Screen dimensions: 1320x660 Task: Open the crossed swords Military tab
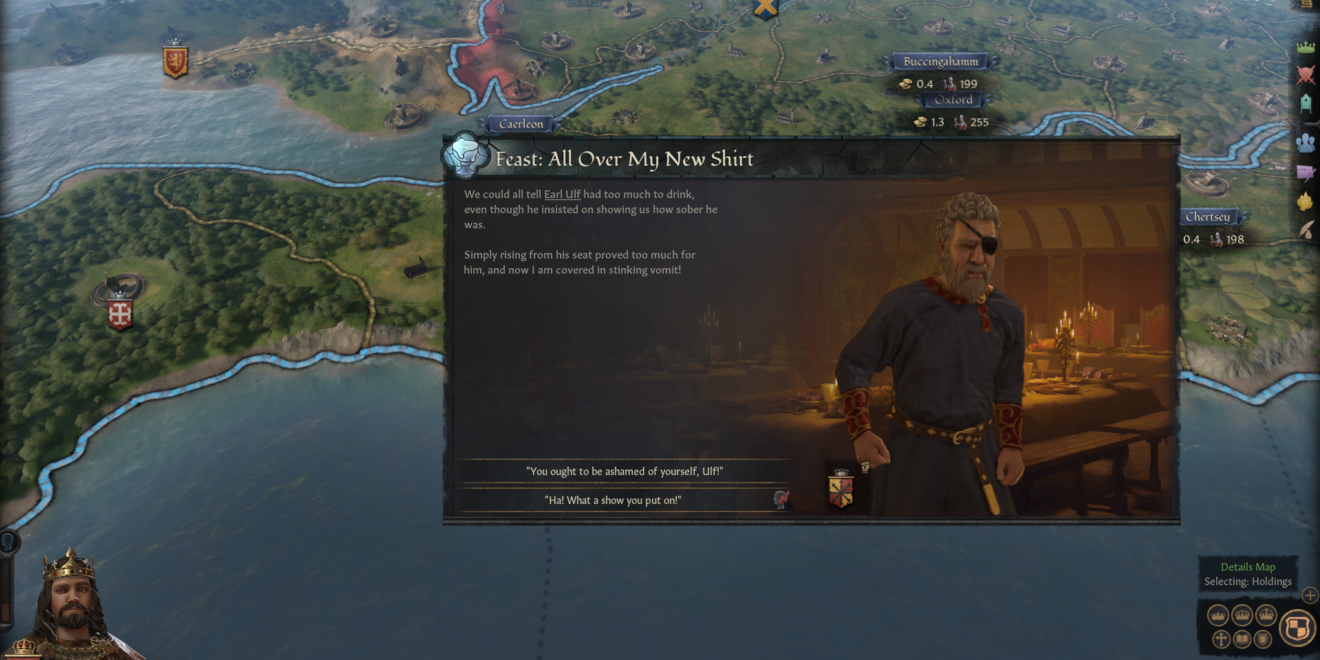[x=1305, y=74]
